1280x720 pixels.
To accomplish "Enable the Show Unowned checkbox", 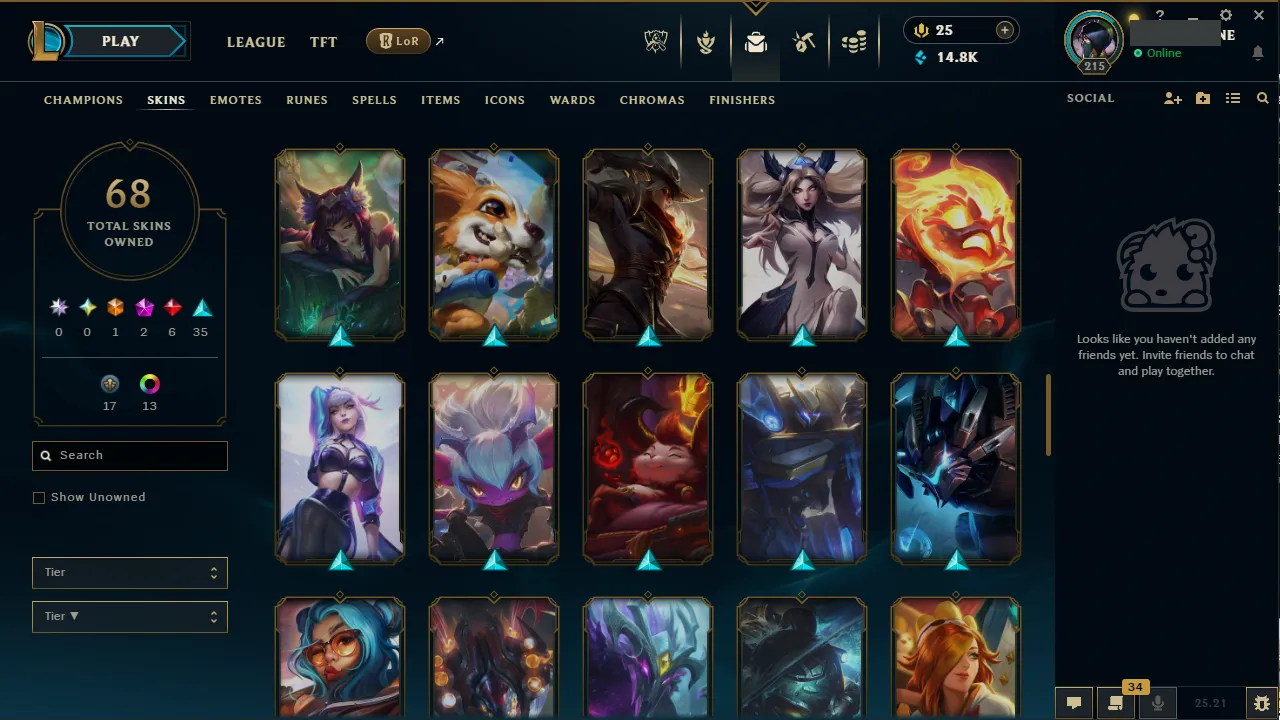I will (39, 497).
